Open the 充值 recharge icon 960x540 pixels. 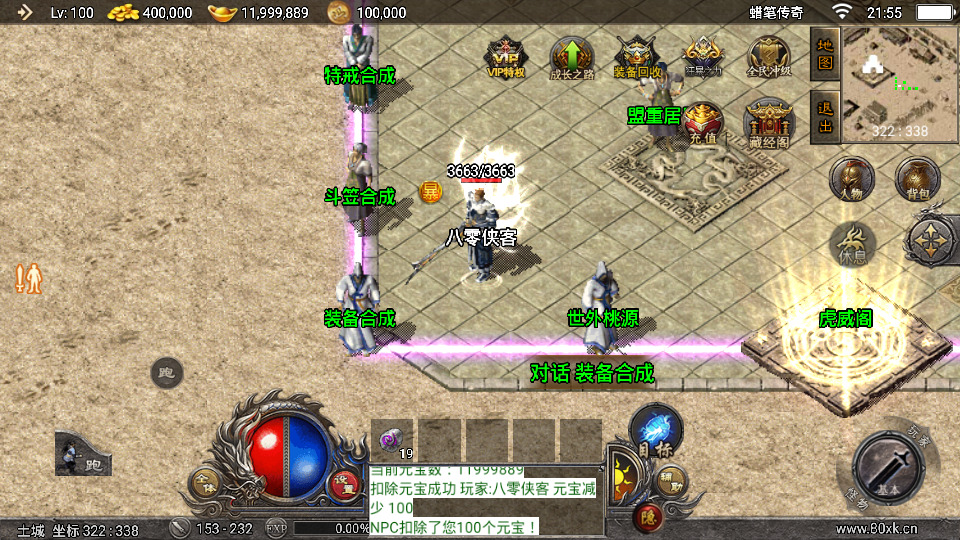[x=703, y=122]
